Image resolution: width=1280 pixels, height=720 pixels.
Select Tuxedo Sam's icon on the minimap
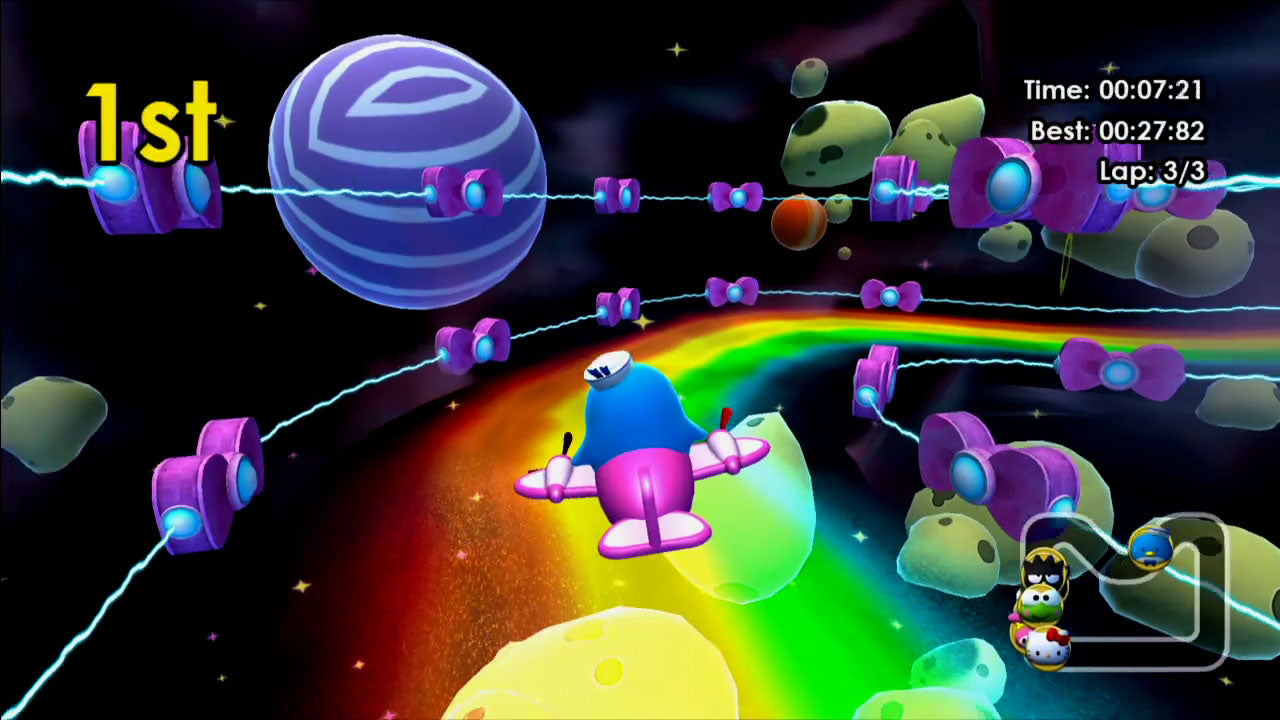click(1150, 548)
